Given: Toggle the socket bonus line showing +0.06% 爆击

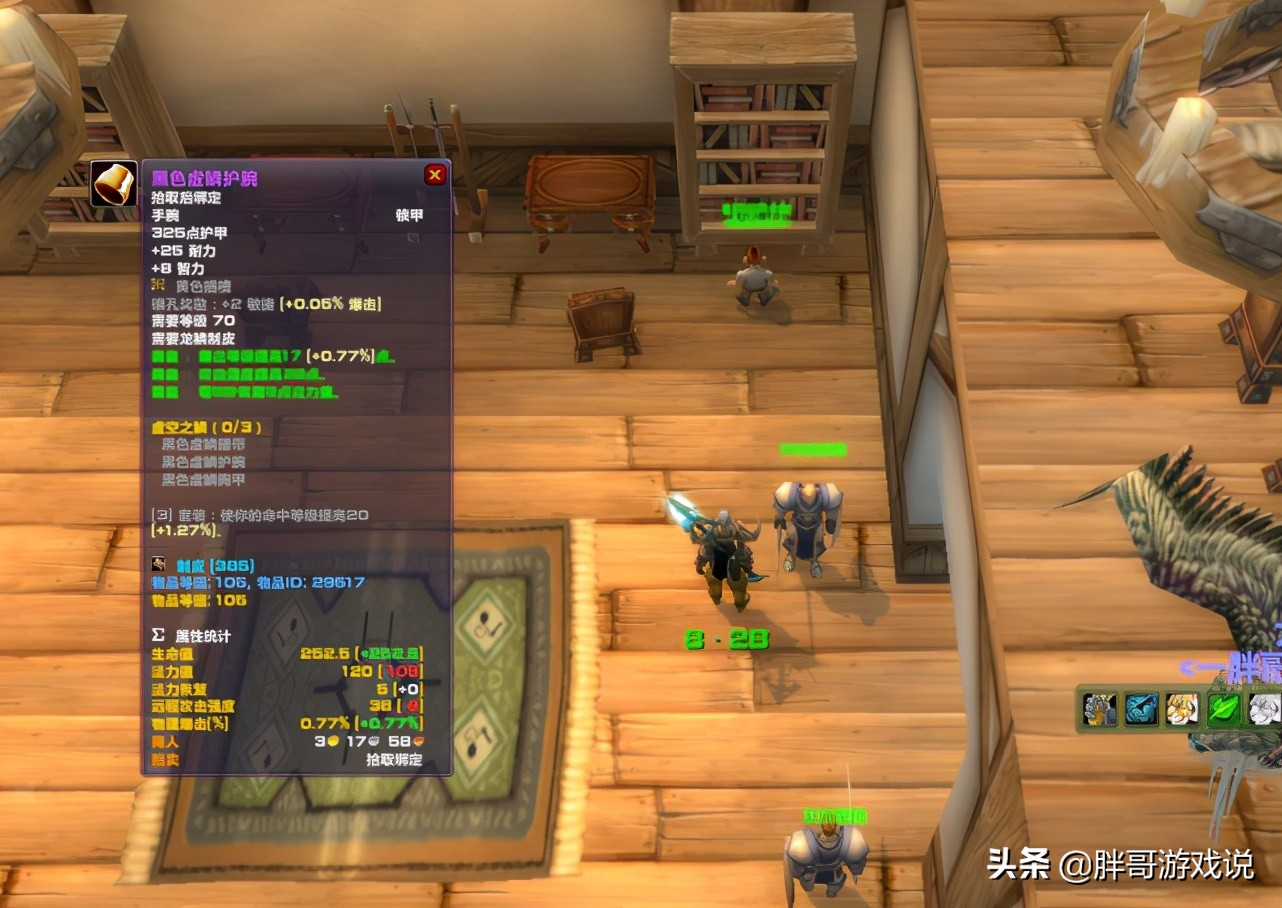Looking at the screenshot, I should pos(265,304).
